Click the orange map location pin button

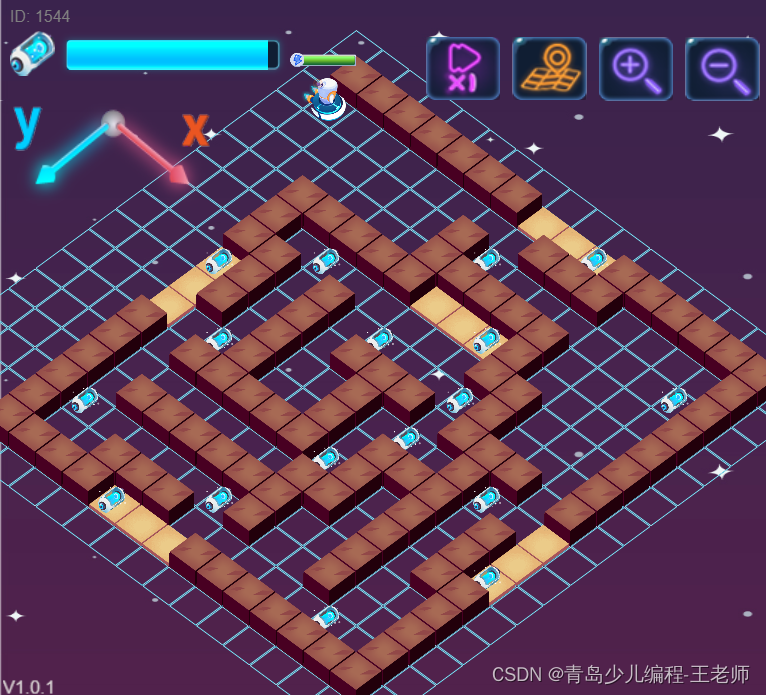(x=549, y=68)
